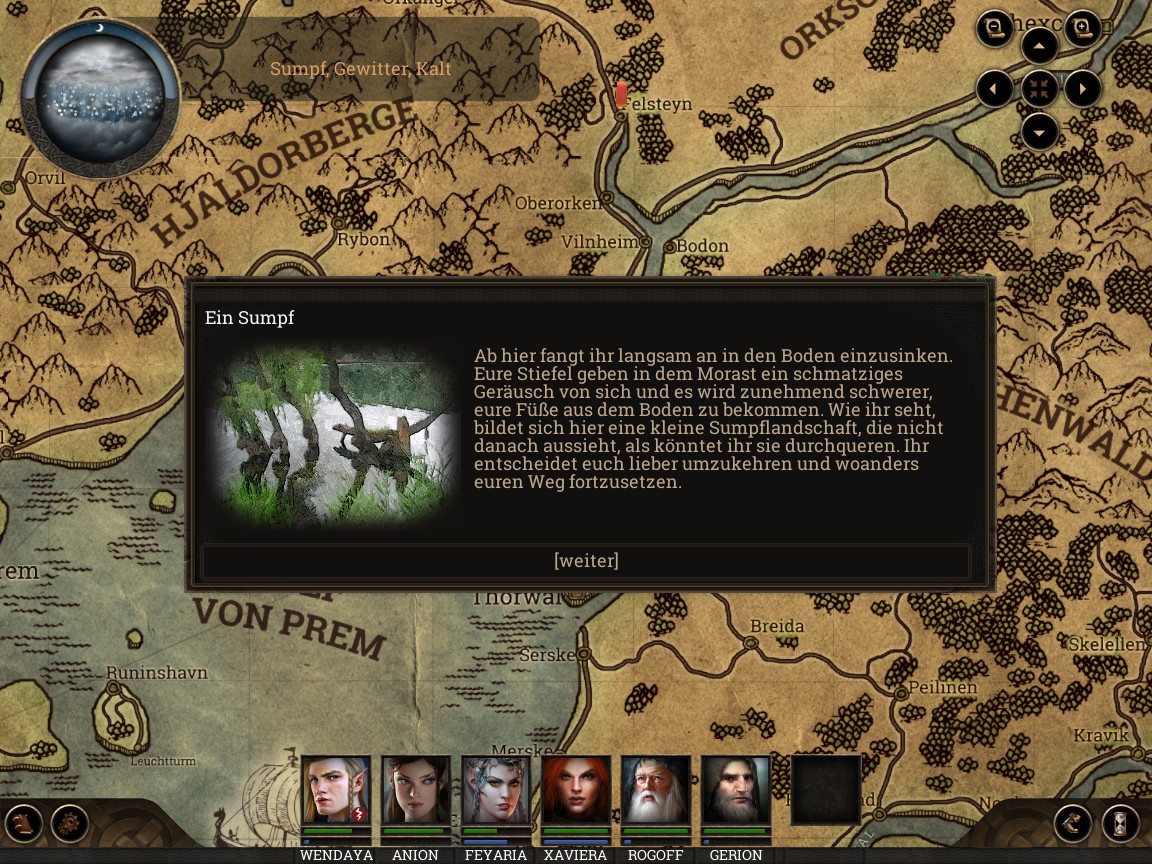
Task: Choose Gerion's portrait
Action: (x=736, y=790)
